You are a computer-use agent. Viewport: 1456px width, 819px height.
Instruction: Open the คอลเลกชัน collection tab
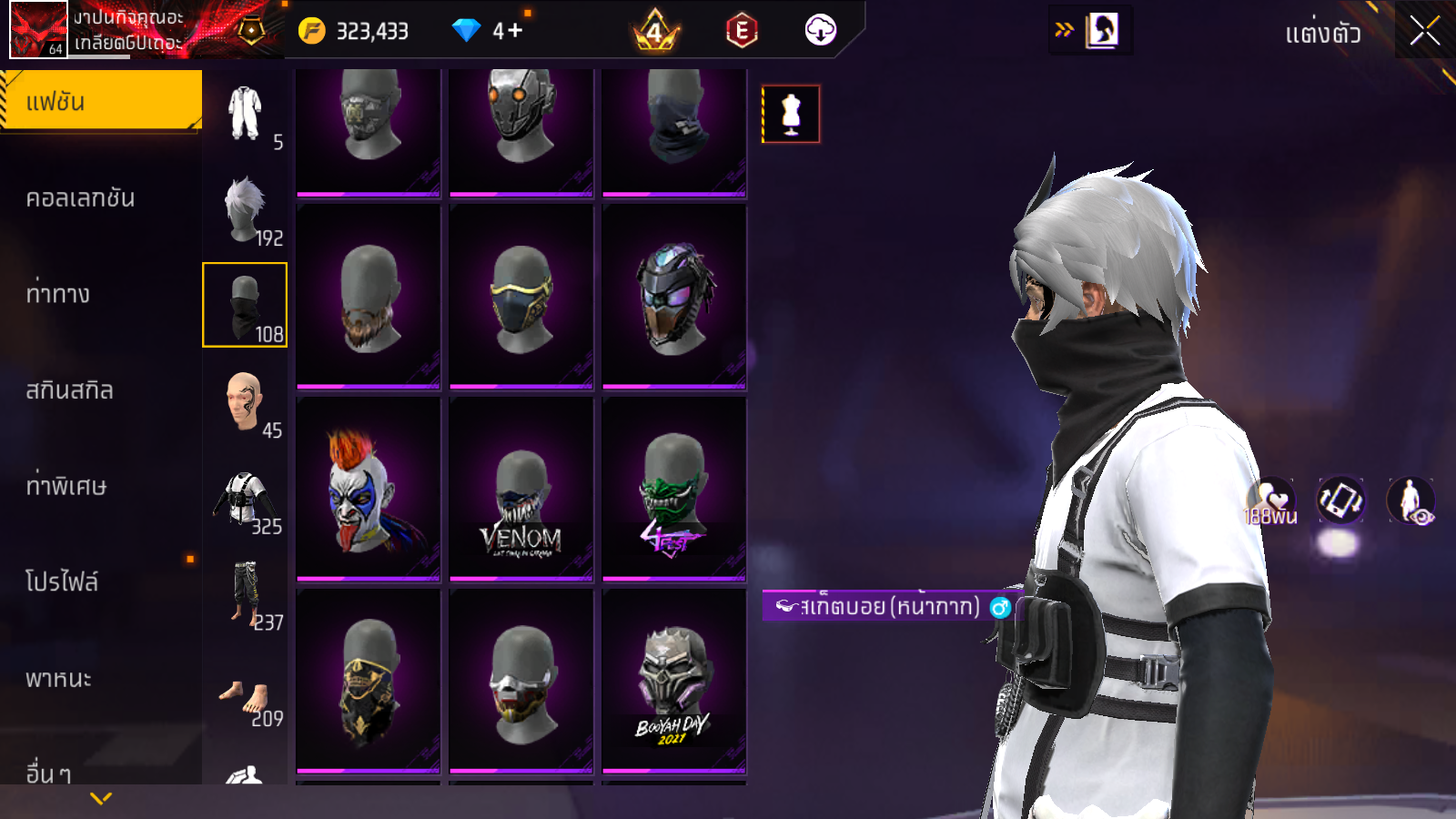coord(80,198)
